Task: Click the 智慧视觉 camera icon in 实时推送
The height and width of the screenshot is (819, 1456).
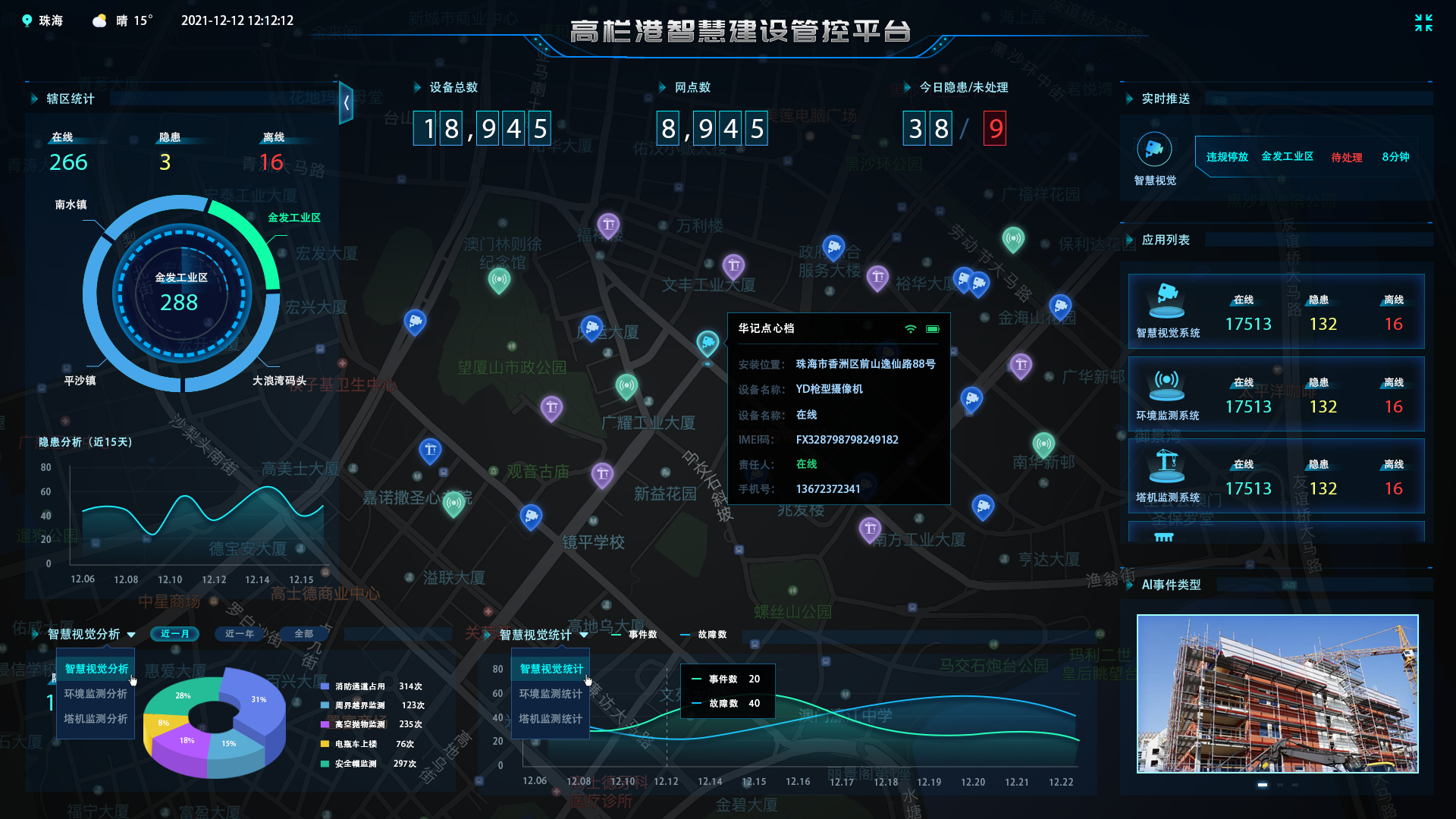Action: [x=1155, y=149]
